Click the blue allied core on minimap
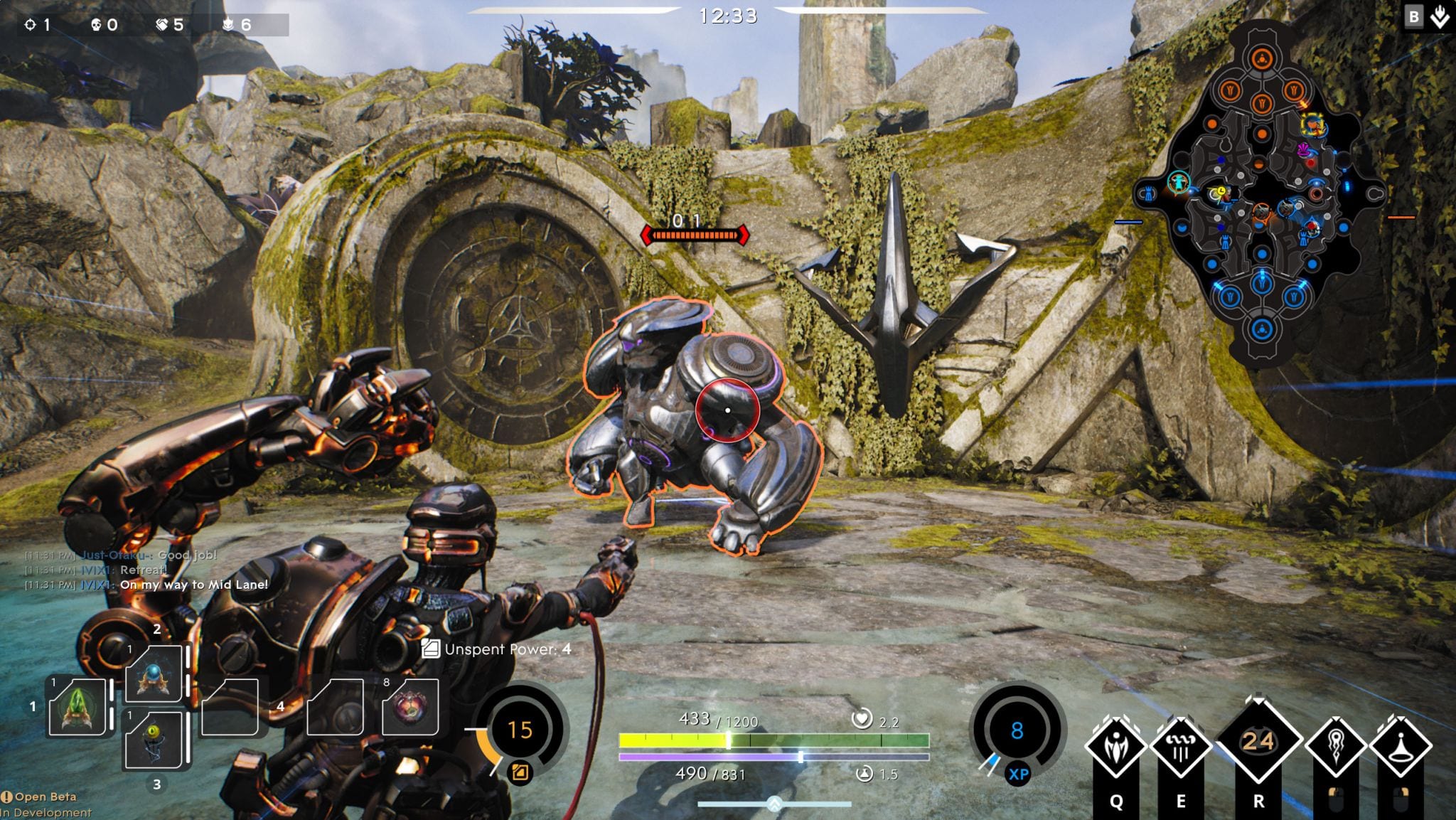The width and height of the screenshot is (1456, 820). [x=1262, y=329]
